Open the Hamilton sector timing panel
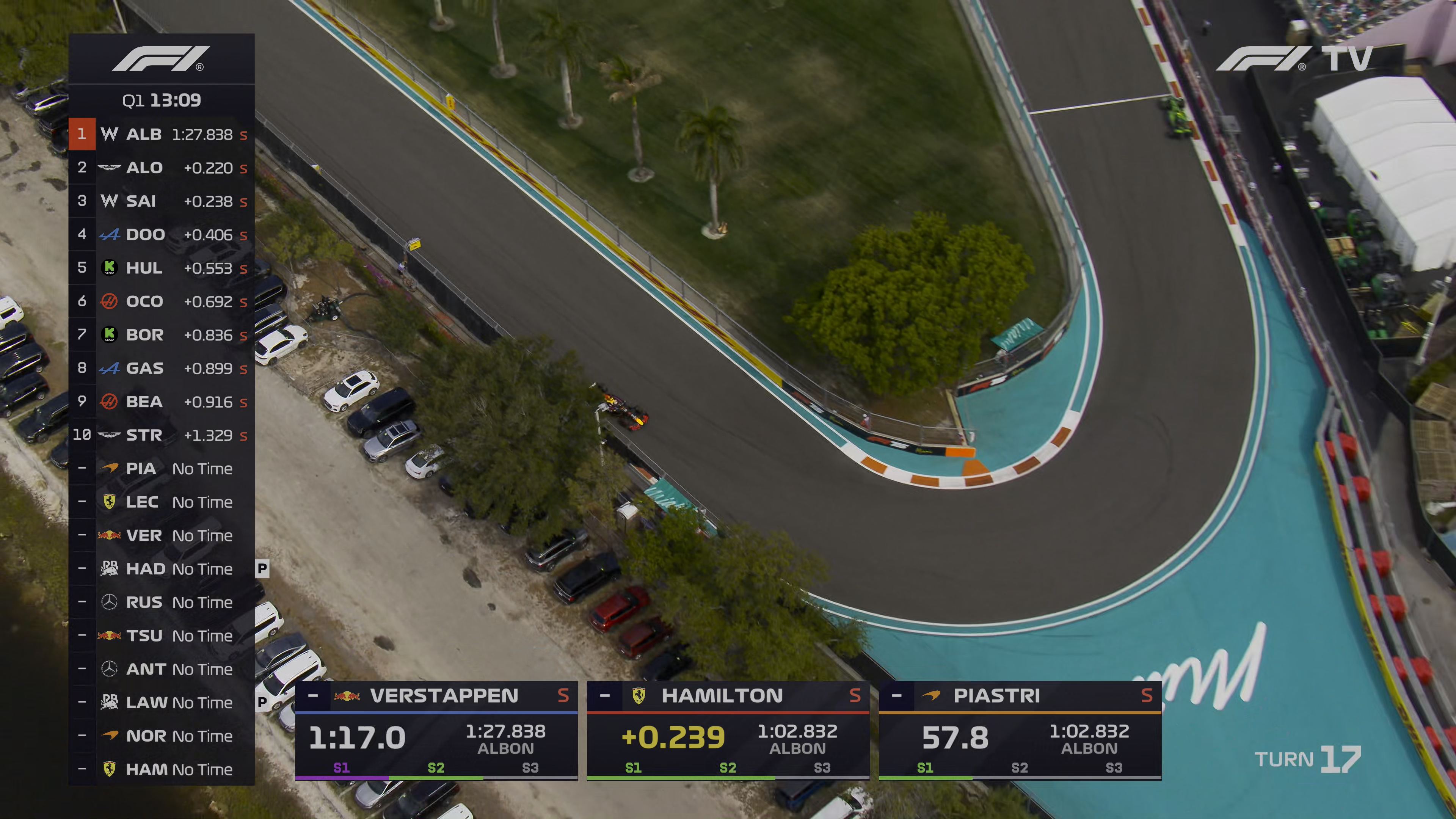This screenshot has width=1456, height=819. point(728,731)
